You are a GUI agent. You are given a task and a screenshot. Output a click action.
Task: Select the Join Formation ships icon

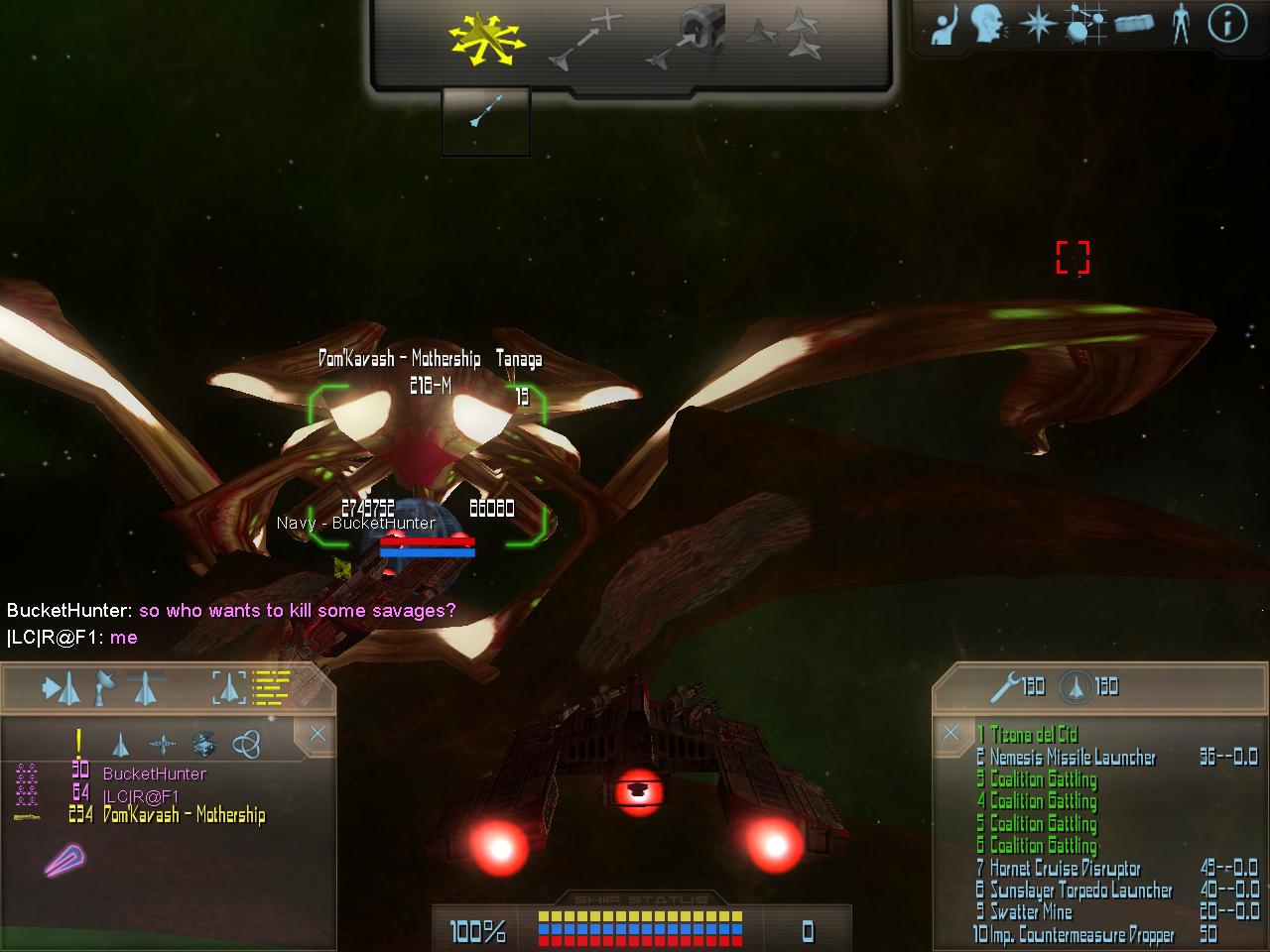[785, 34]
